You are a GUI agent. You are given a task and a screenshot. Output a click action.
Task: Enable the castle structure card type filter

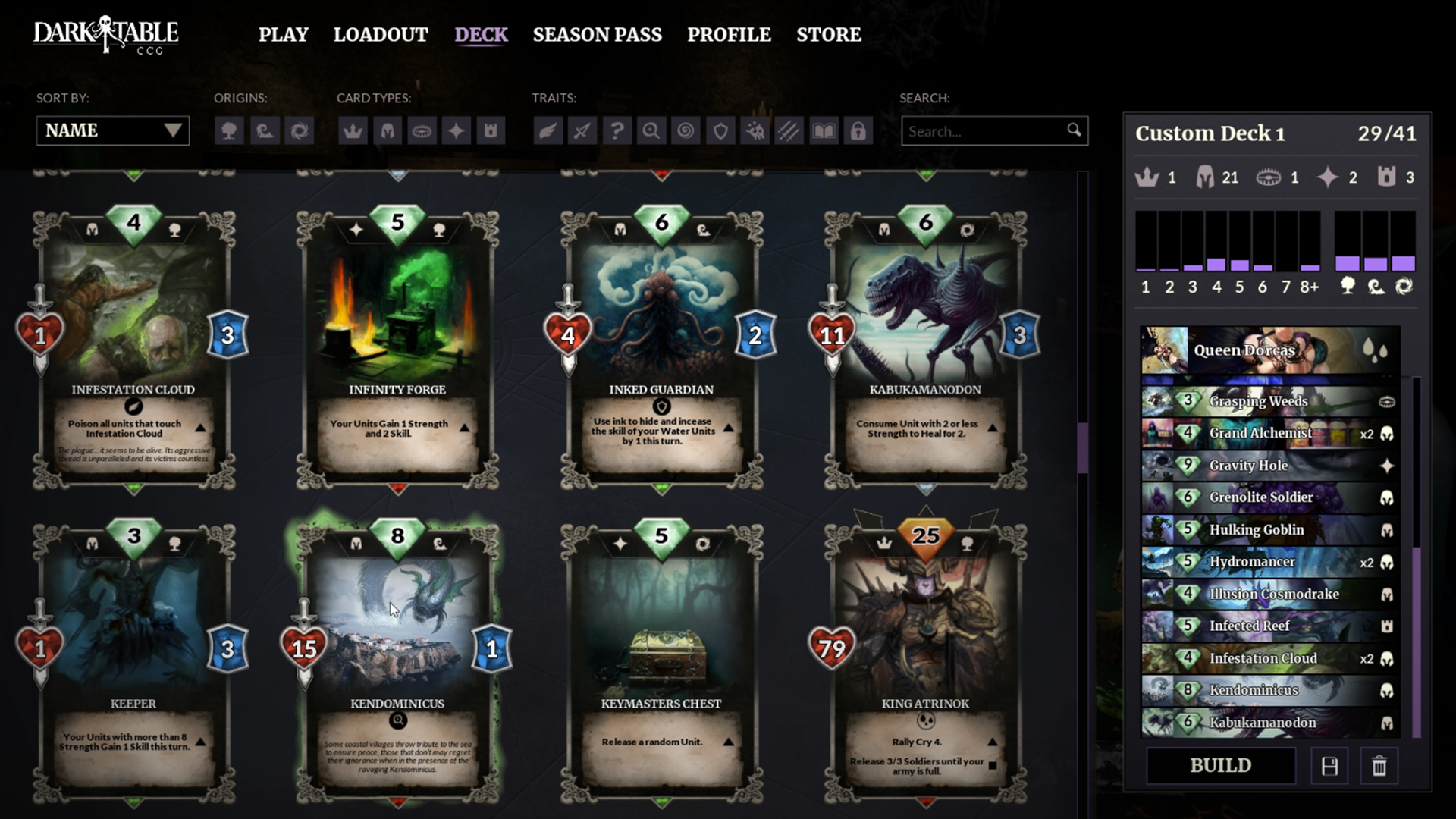491,130
